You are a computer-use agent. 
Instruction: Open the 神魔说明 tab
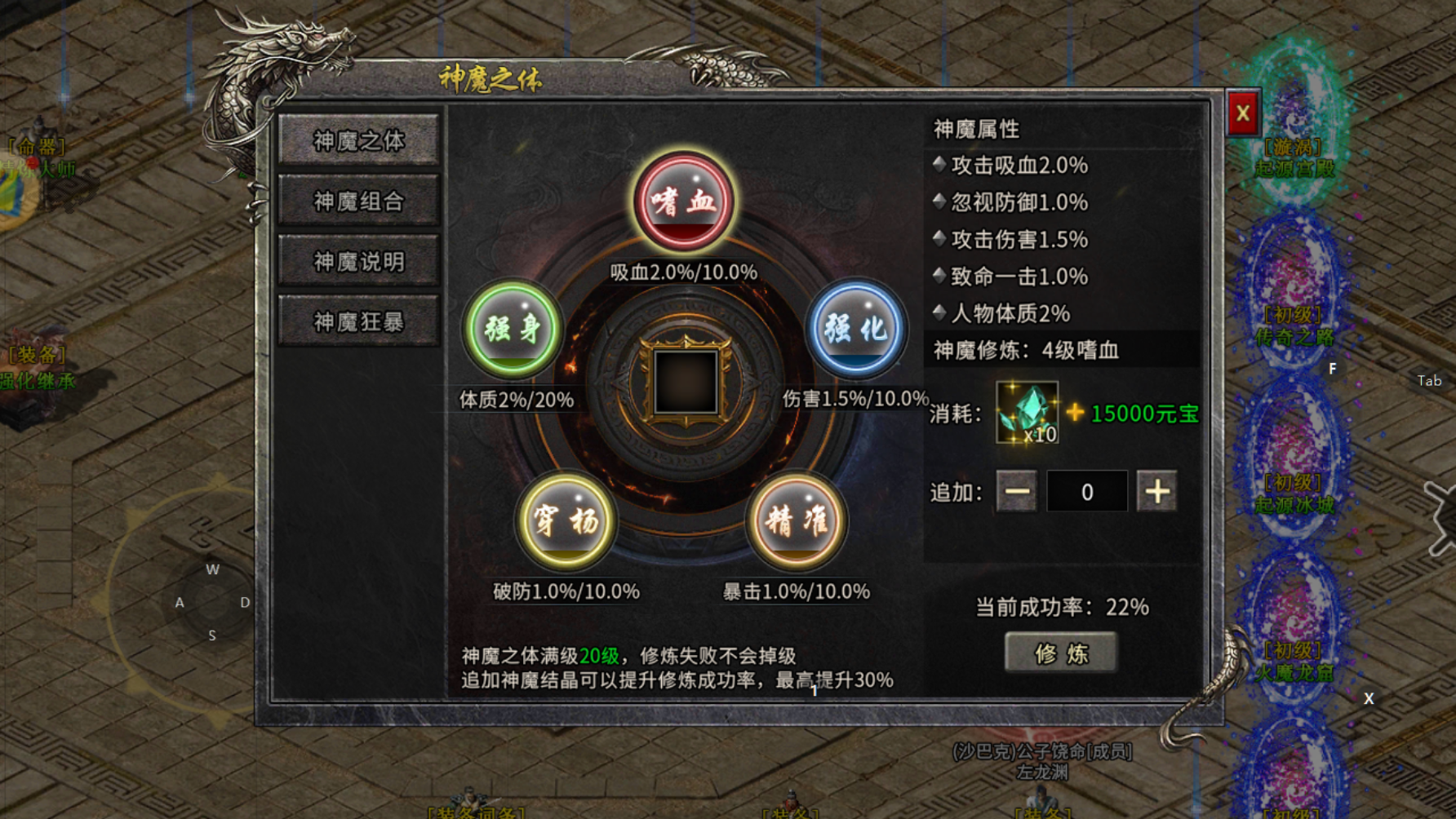358,259
